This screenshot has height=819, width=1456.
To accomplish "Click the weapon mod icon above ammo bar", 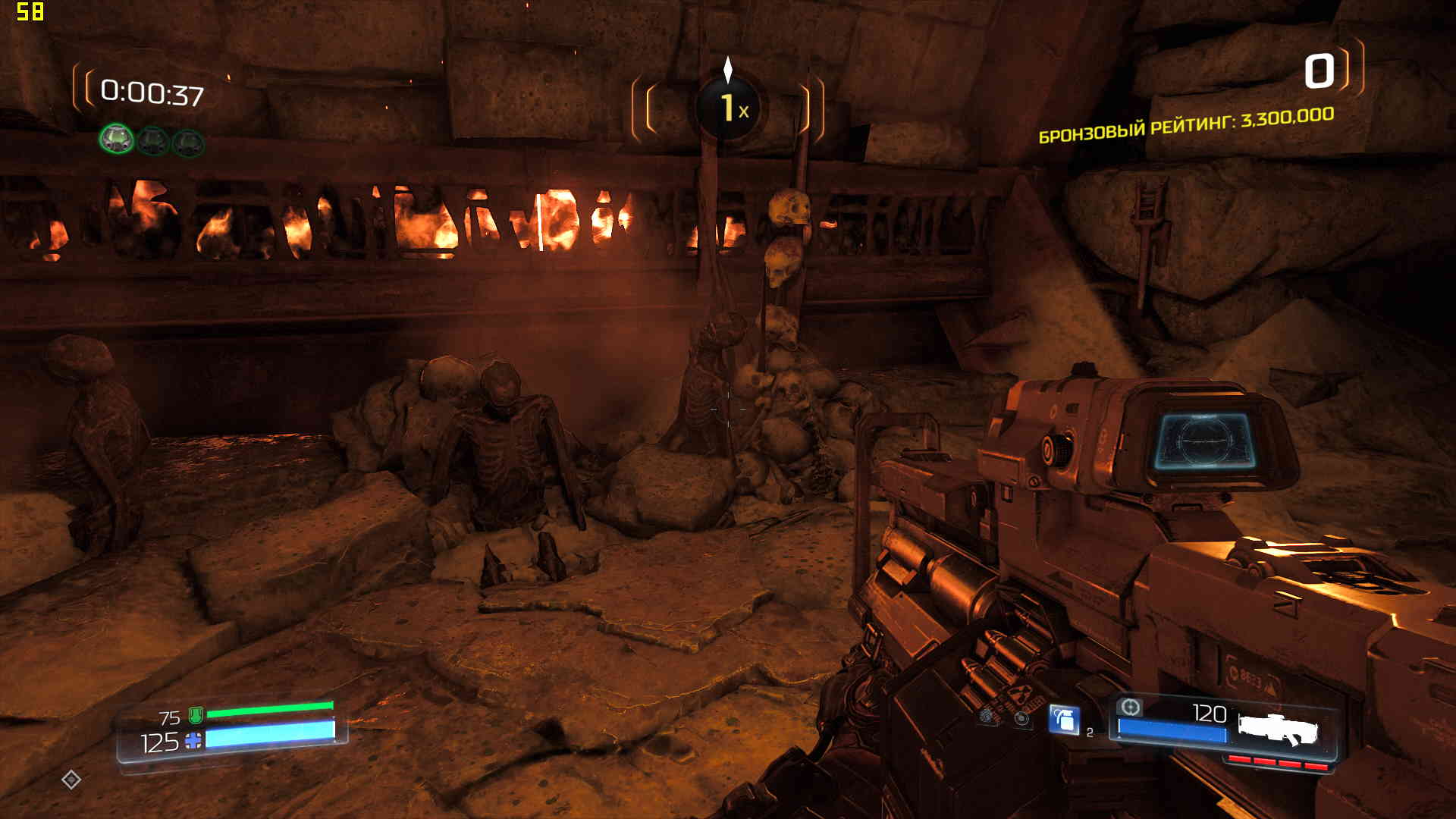I will [1130, 708].
